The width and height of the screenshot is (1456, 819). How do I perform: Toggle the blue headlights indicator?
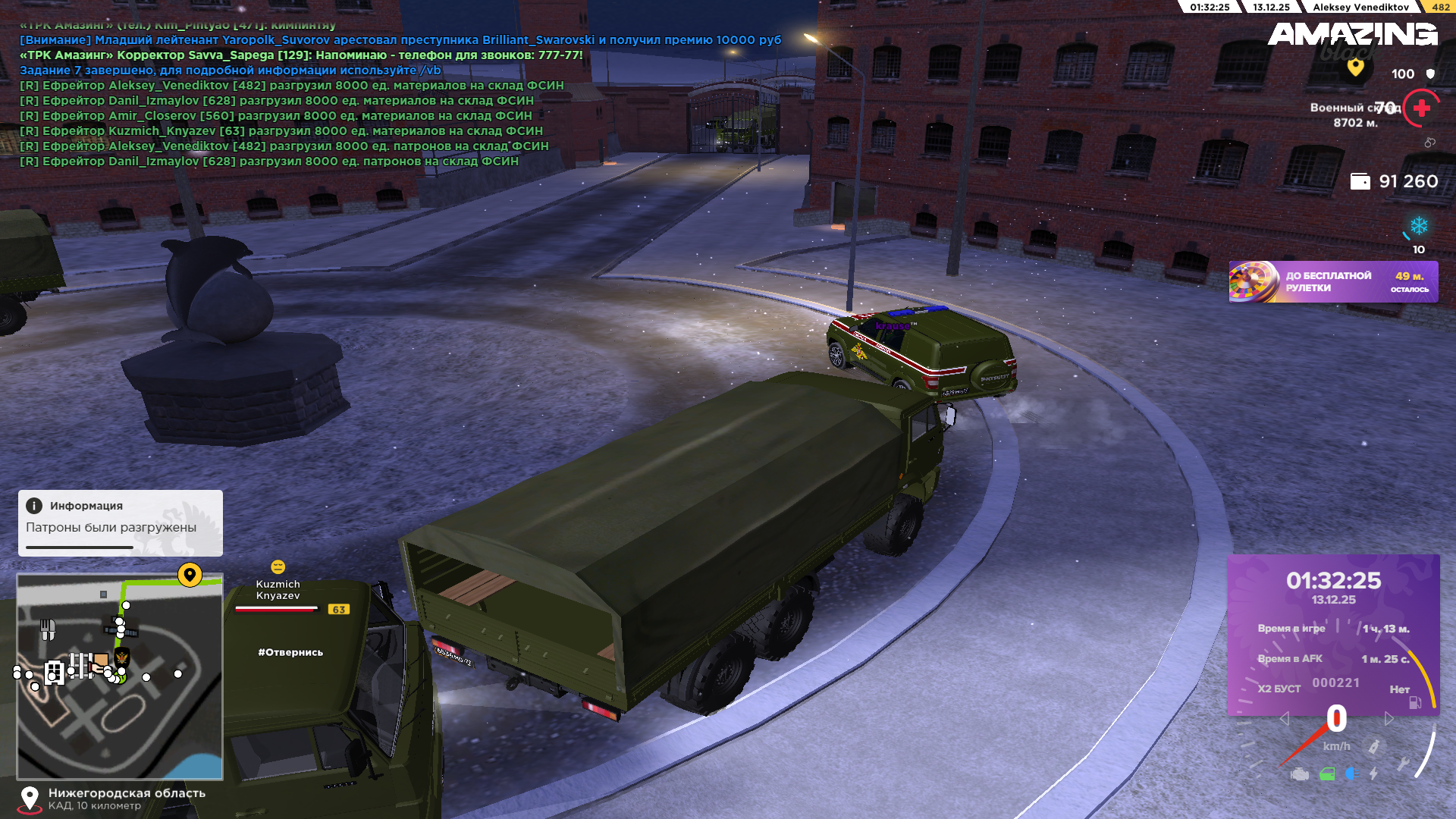(x=1351, y=773)
